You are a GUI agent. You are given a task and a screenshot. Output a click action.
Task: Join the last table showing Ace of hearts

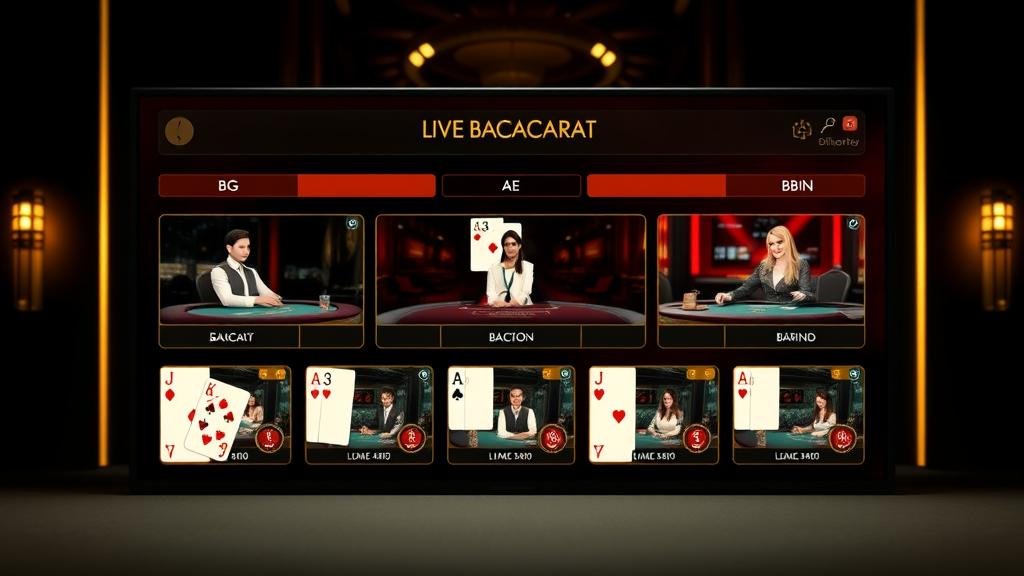click(798, 414)
